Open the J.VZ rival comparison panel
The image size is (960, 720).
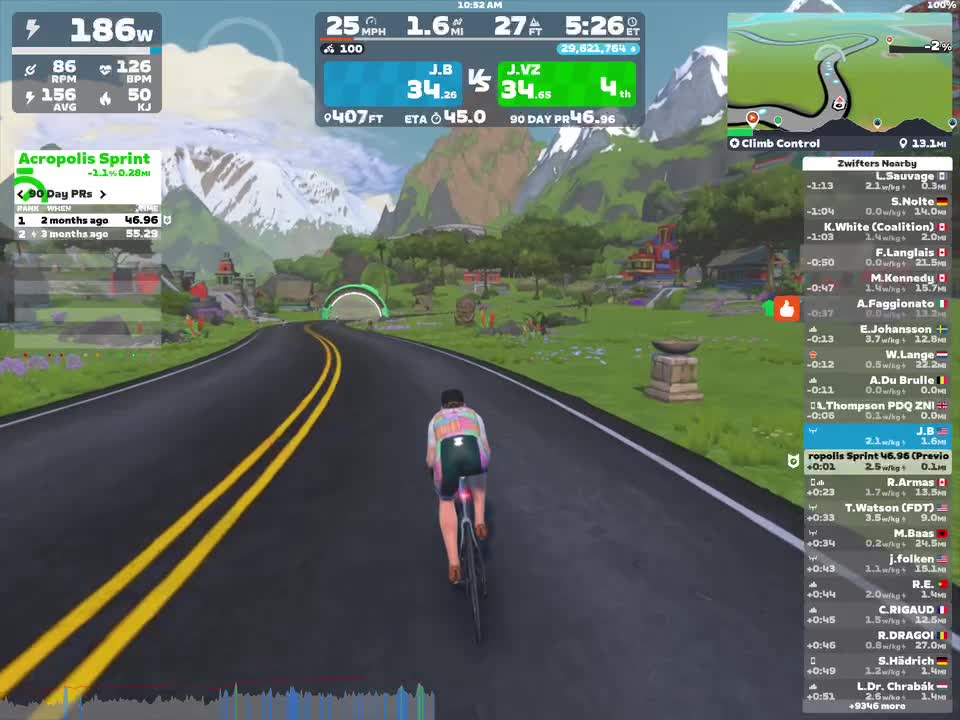point(566,84)
